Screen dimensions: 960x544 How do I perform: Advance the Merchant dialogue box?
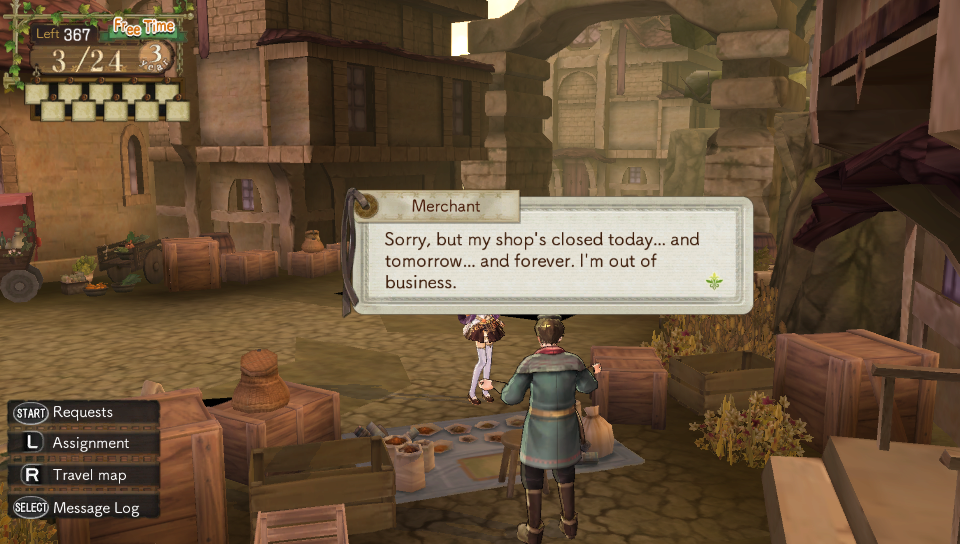550,257
